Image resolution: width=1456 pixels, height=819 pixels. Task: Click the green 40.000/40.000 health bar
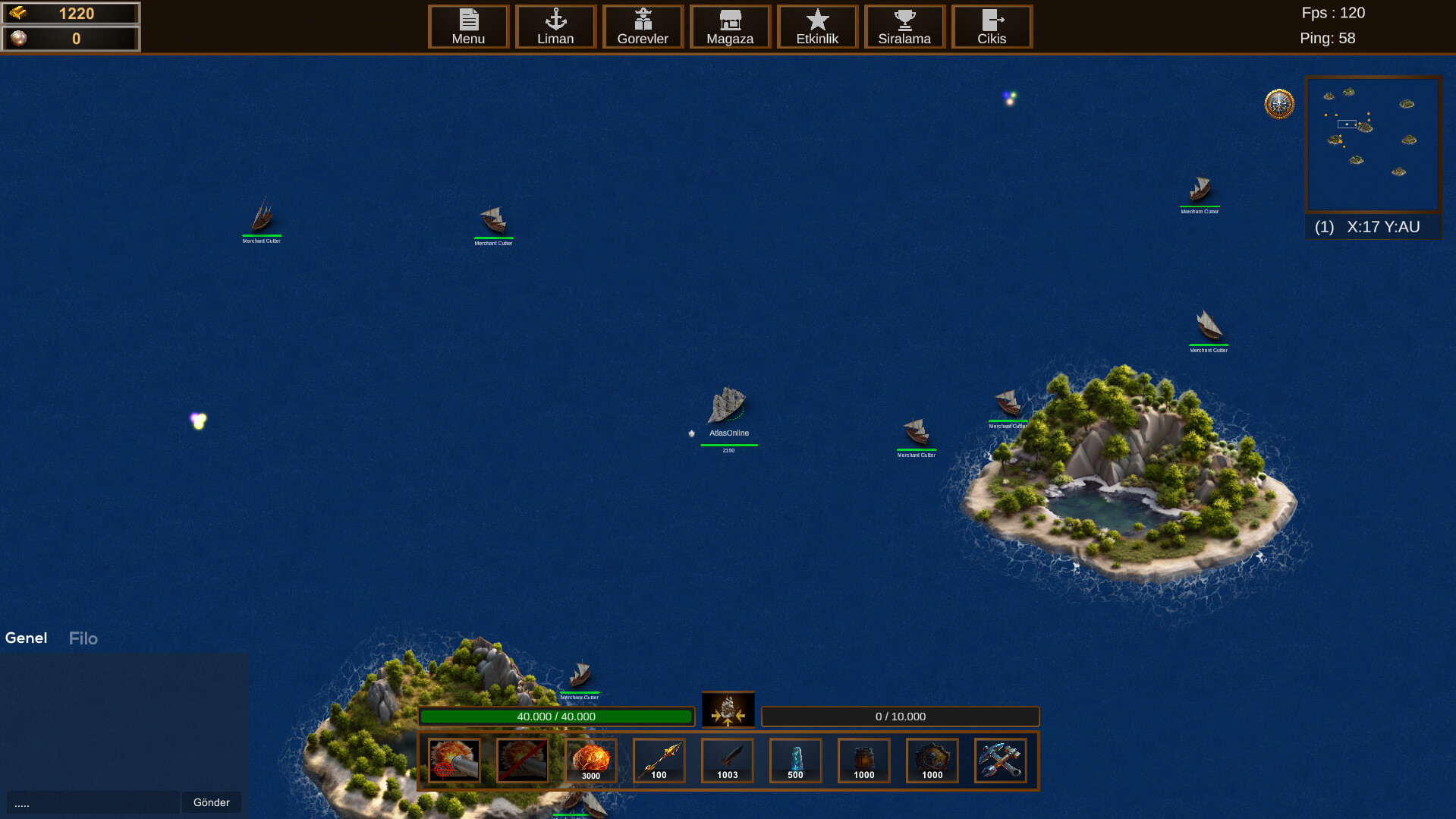coord(557,716)
